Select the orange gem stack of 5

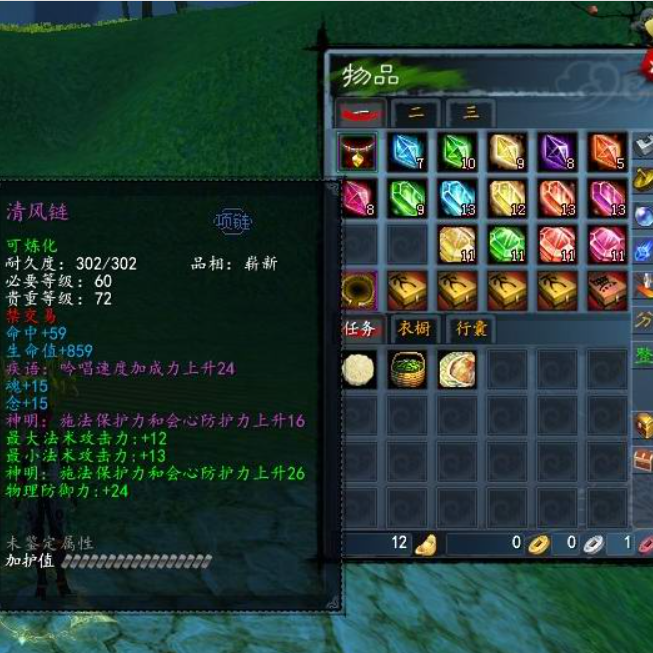pos(606,152)
